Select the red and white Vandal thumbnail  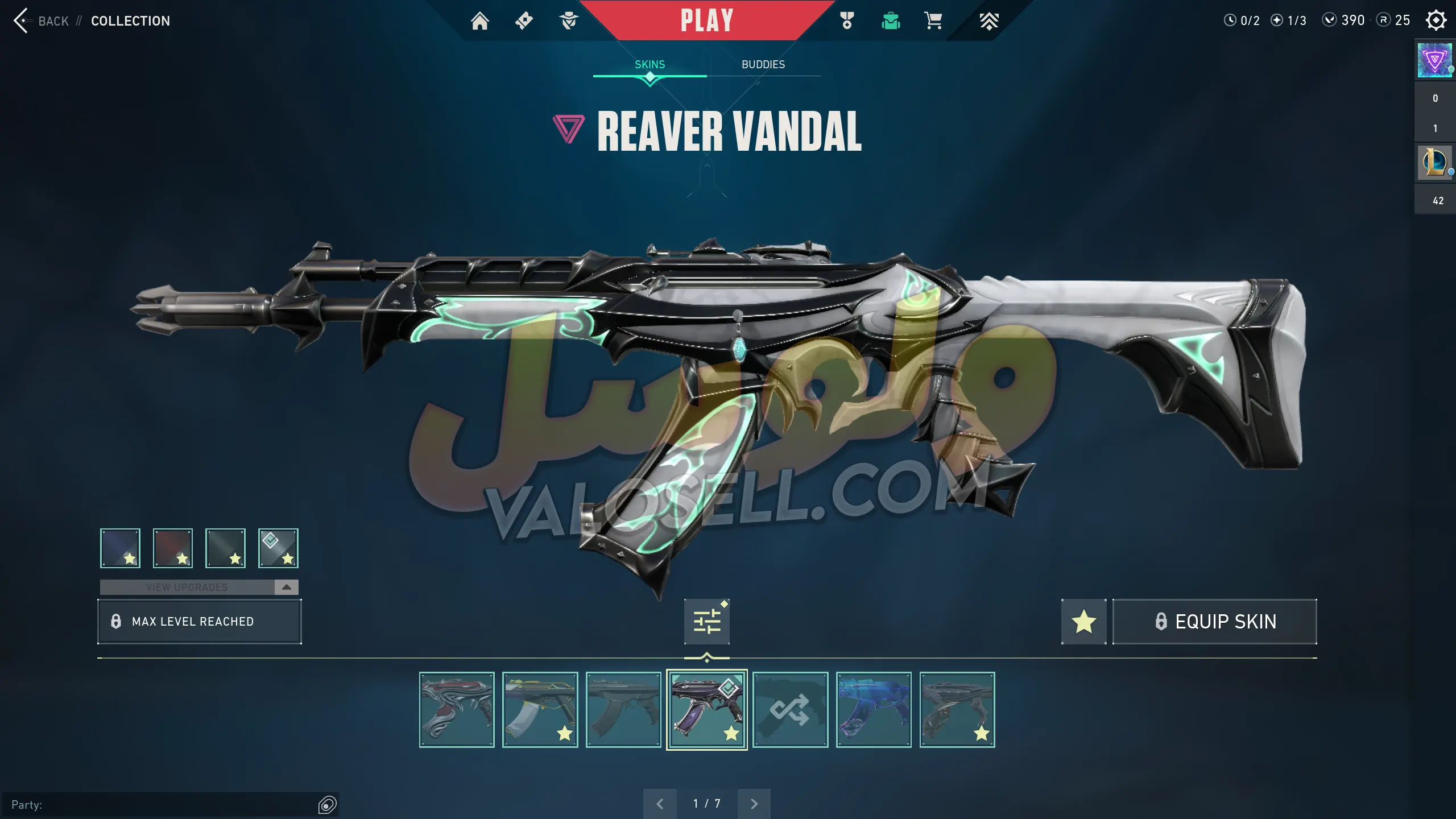(x=457, y=709)
